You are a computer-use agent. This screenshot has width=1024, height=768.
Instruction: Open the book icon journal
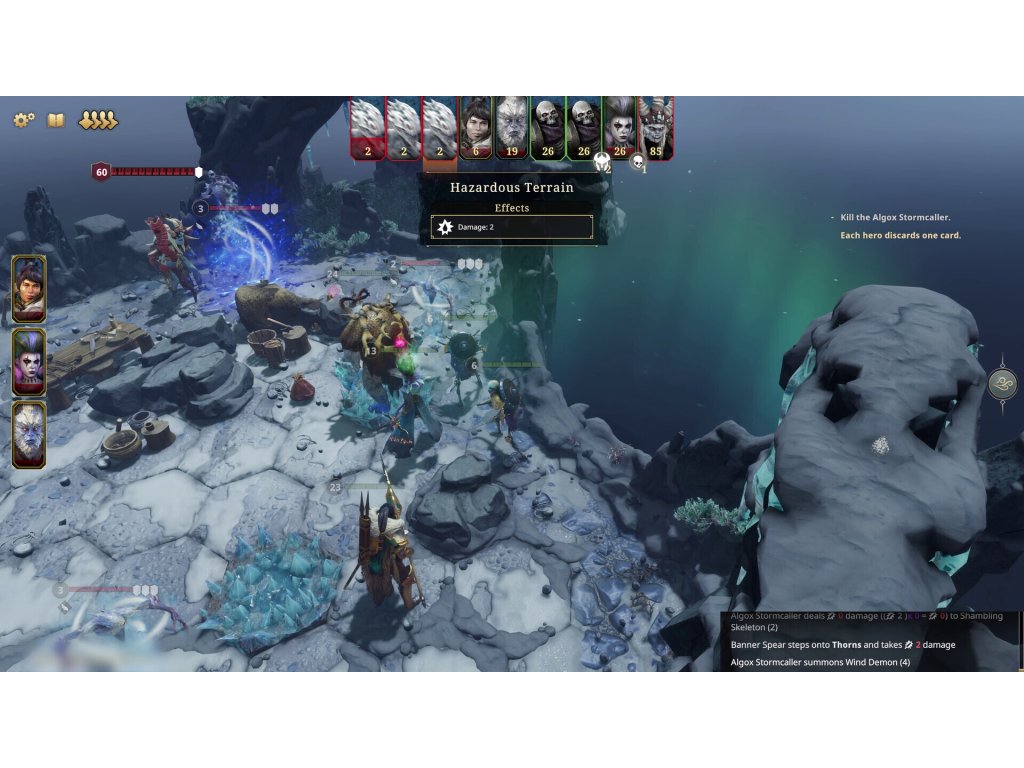[x=56, y=120]
